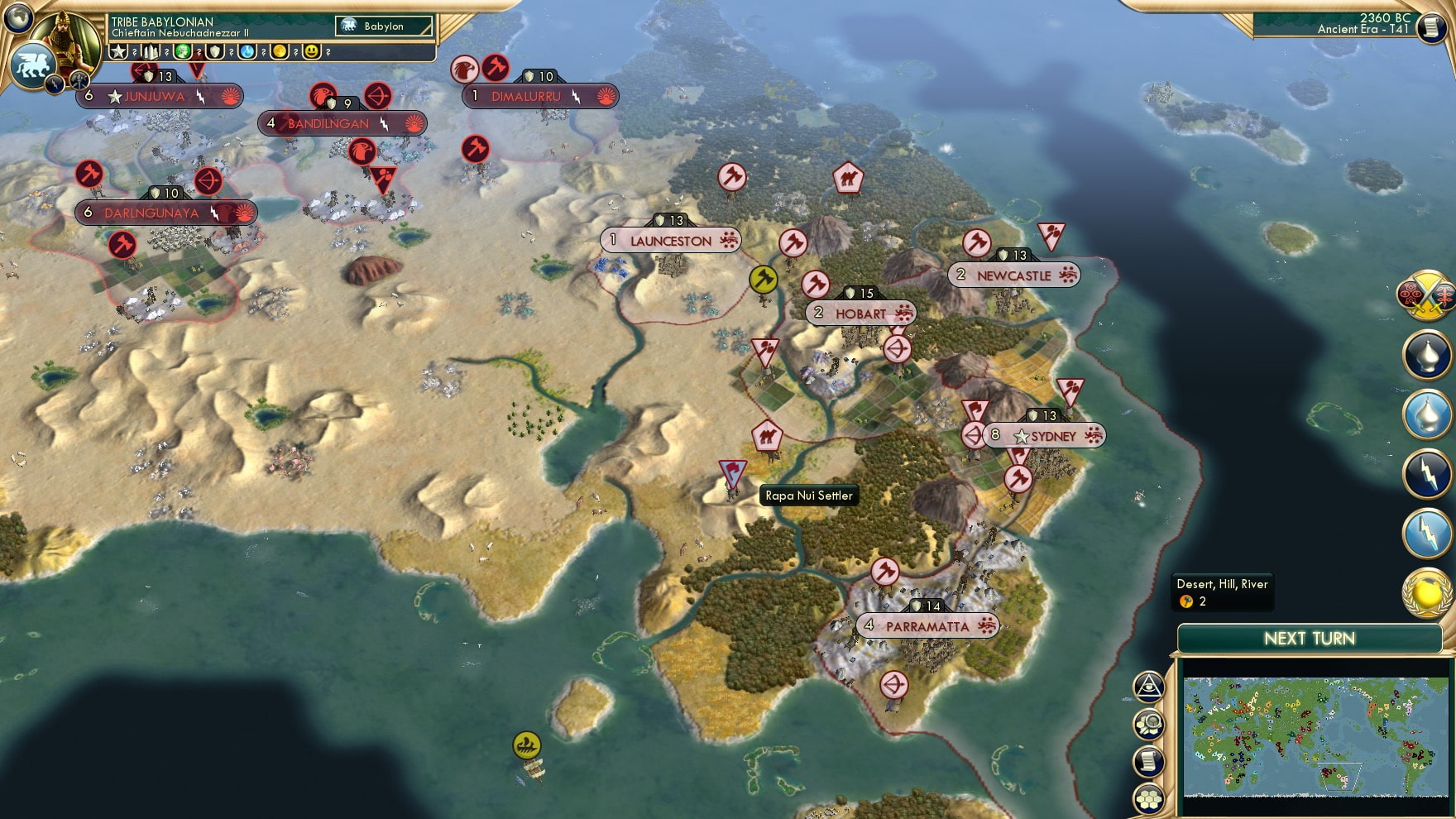Open the Babylon civilization dropdown banner

[x=382, y=26]
